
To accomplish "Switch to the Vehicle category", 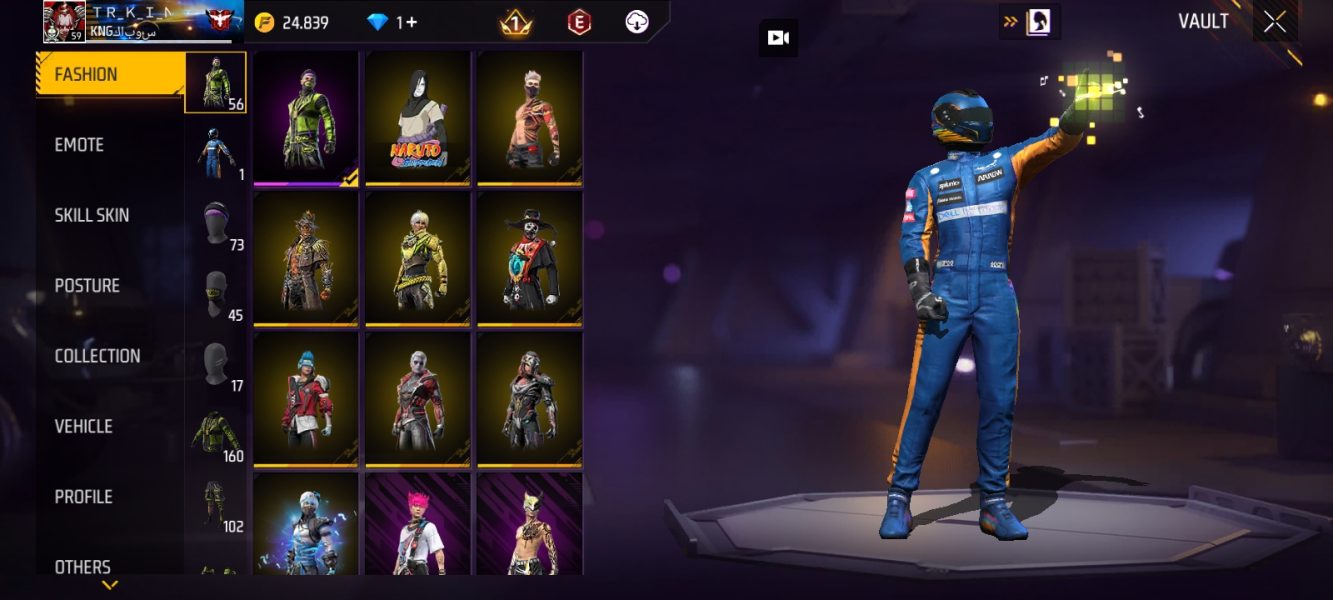I will click(83, 426).
